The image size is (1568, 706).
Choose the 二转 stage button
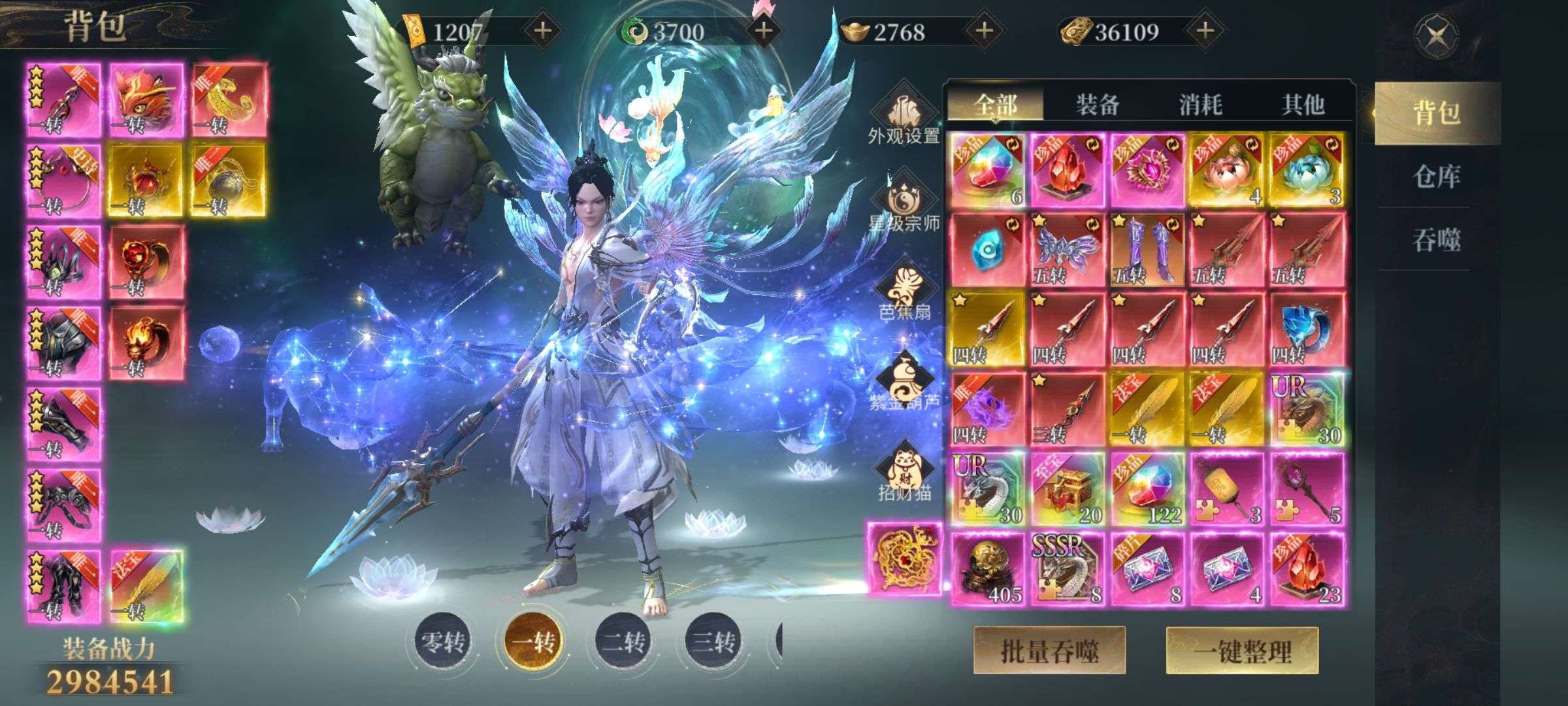pyautogui.click(x=623, y=642)
